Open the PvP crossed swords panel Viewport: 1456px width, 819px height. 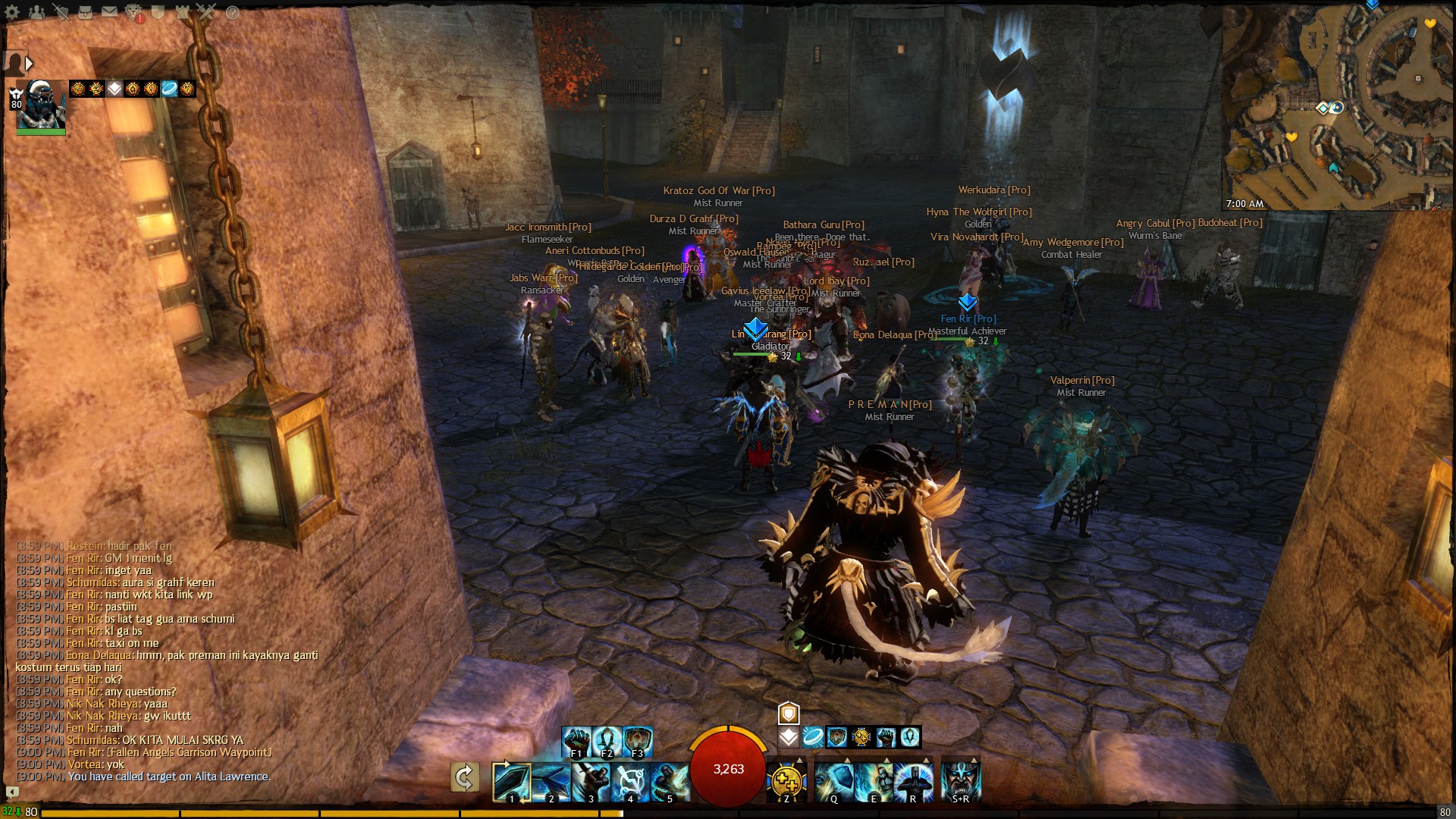[206, 12]
